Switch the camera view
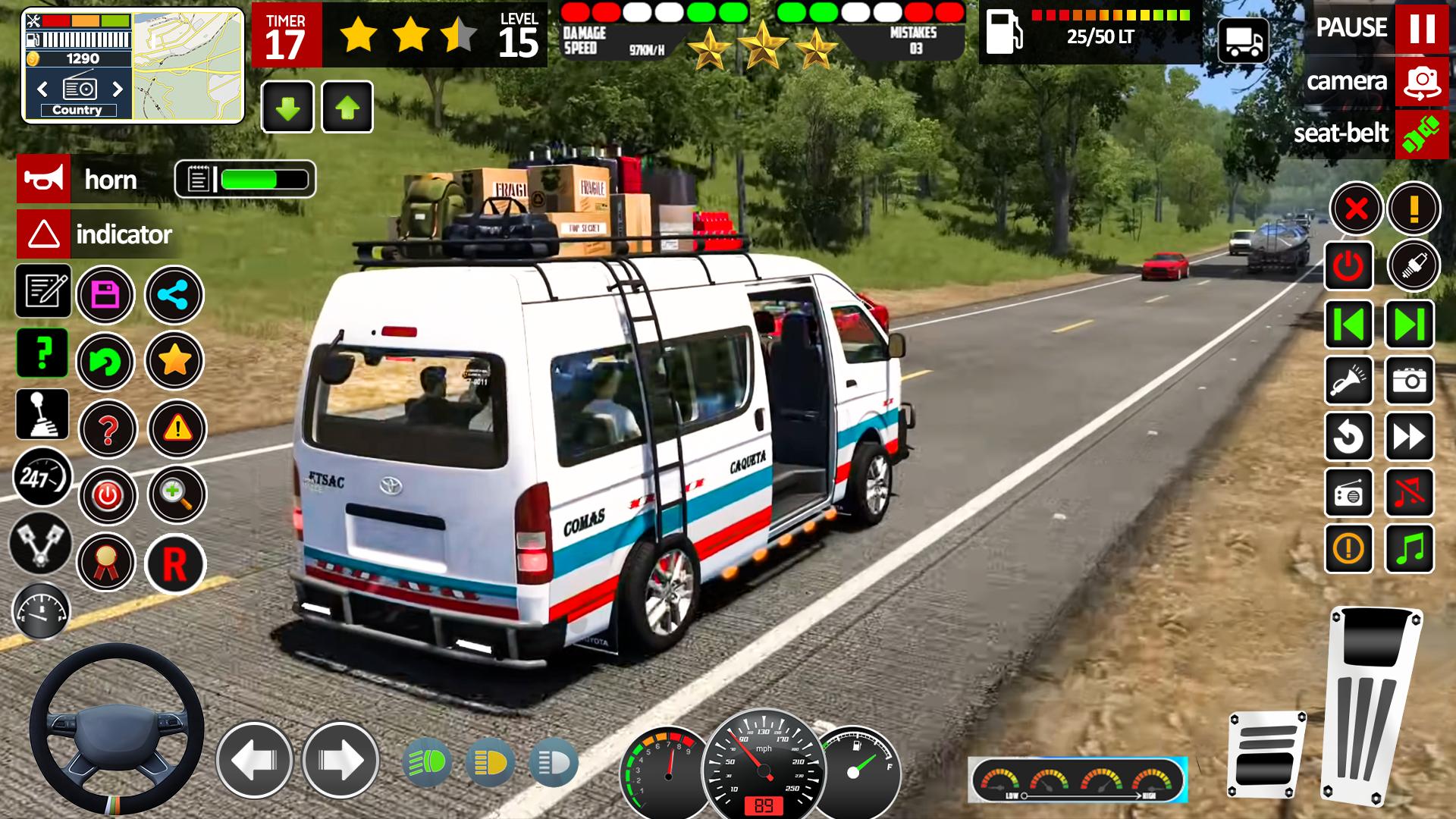 click(x=1421, y=81)
